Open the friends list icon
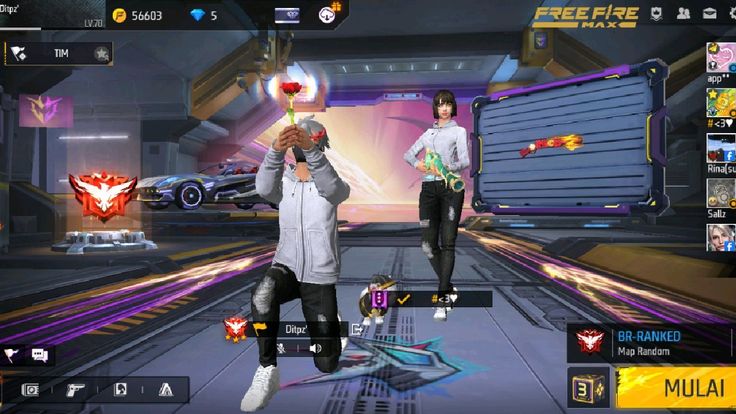The width and height of the screenshot is (736, 414). 683,14
